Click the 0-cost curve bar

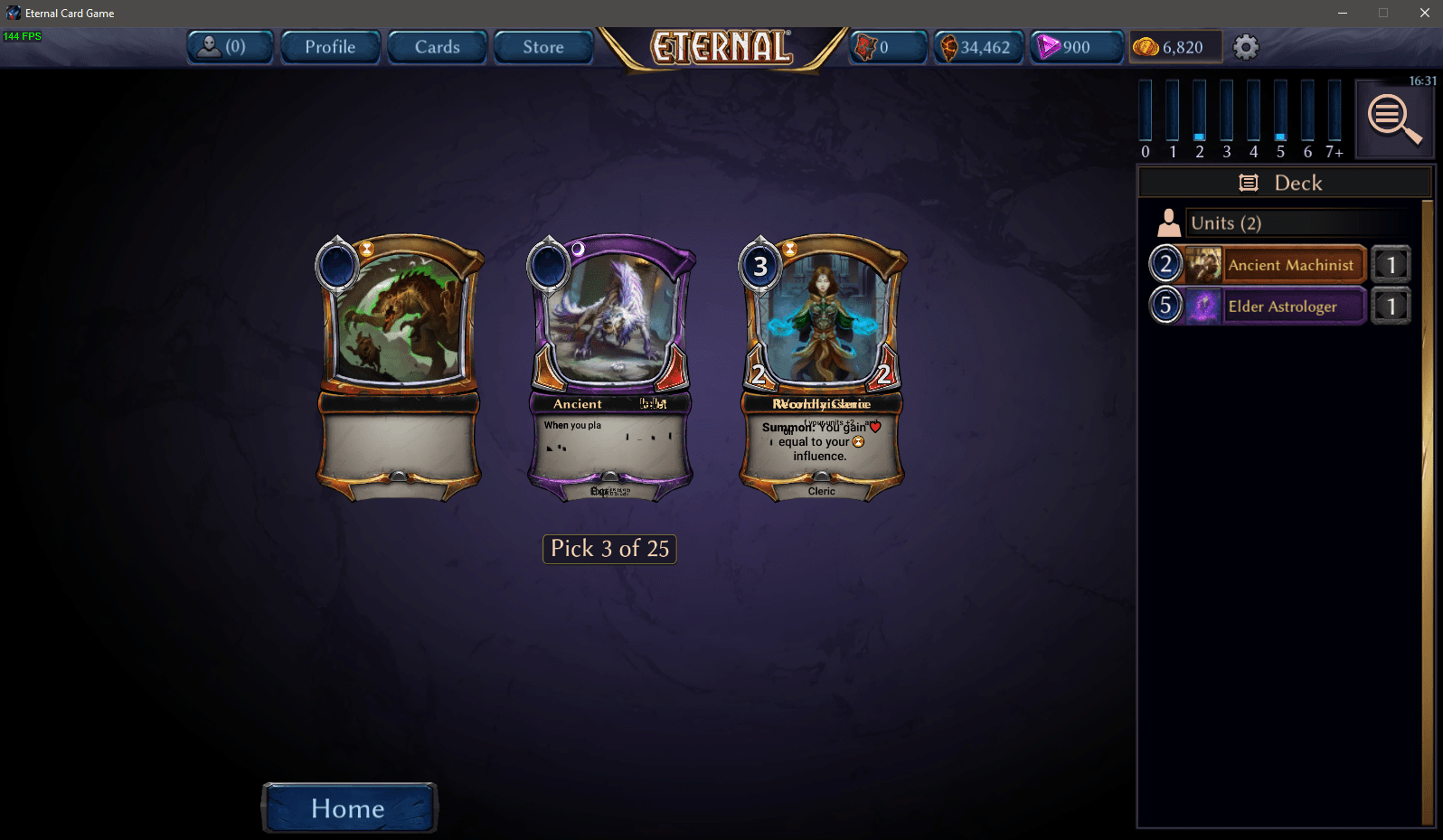point(1146,113)
